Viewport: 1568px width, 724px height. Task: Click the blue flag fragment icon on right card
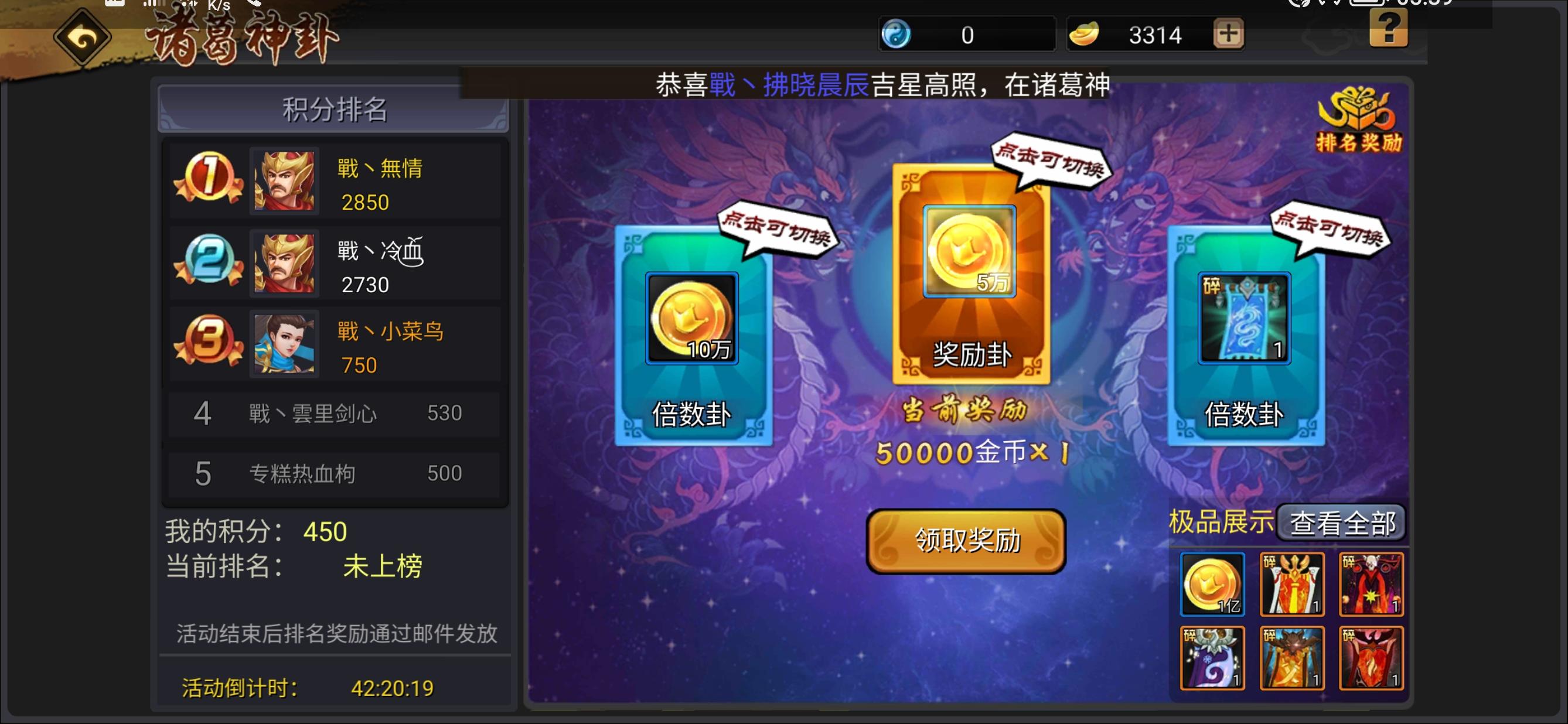click(1246, 317)
